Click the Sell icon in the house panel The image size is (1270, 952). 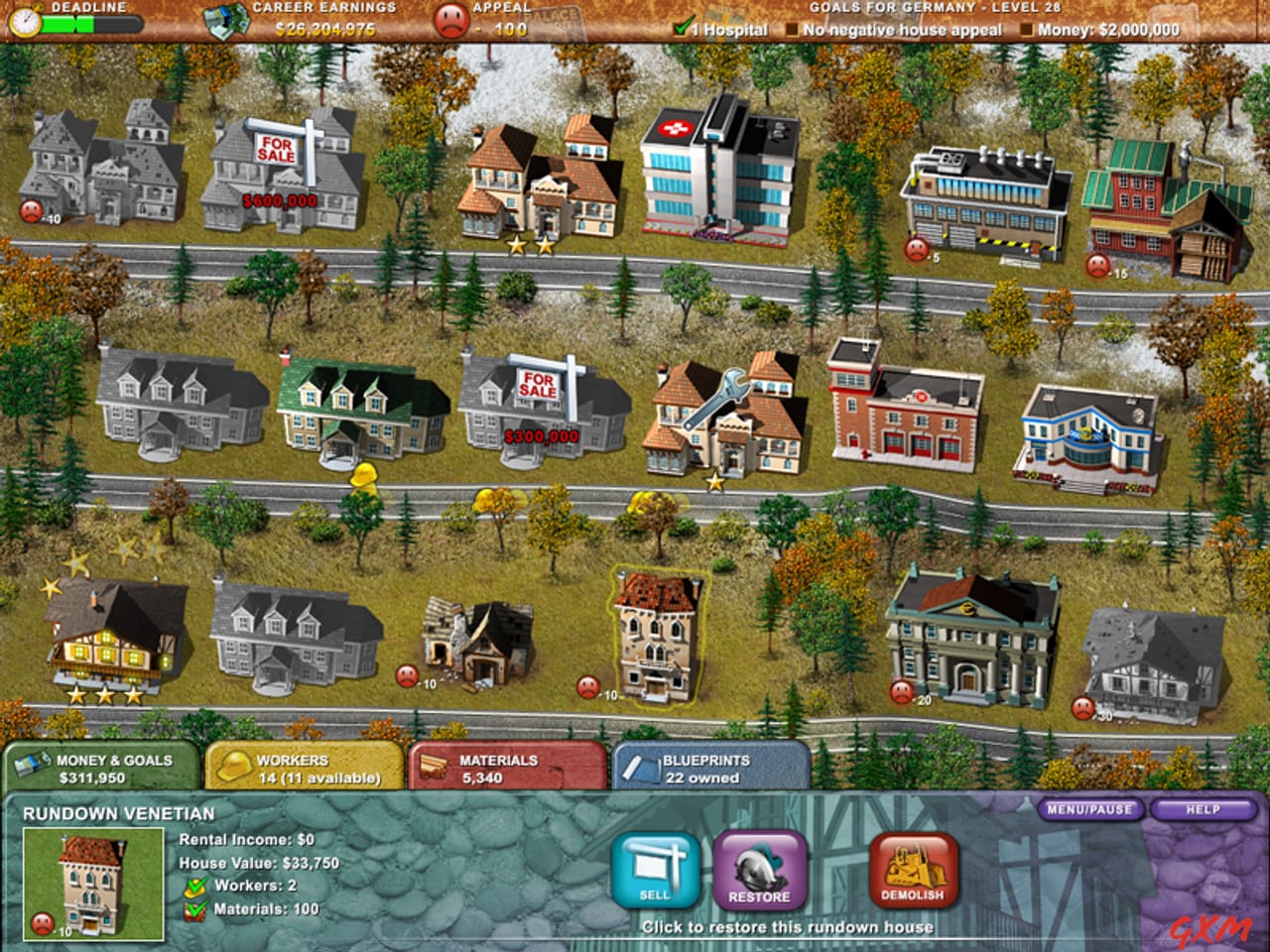point(655,870)
